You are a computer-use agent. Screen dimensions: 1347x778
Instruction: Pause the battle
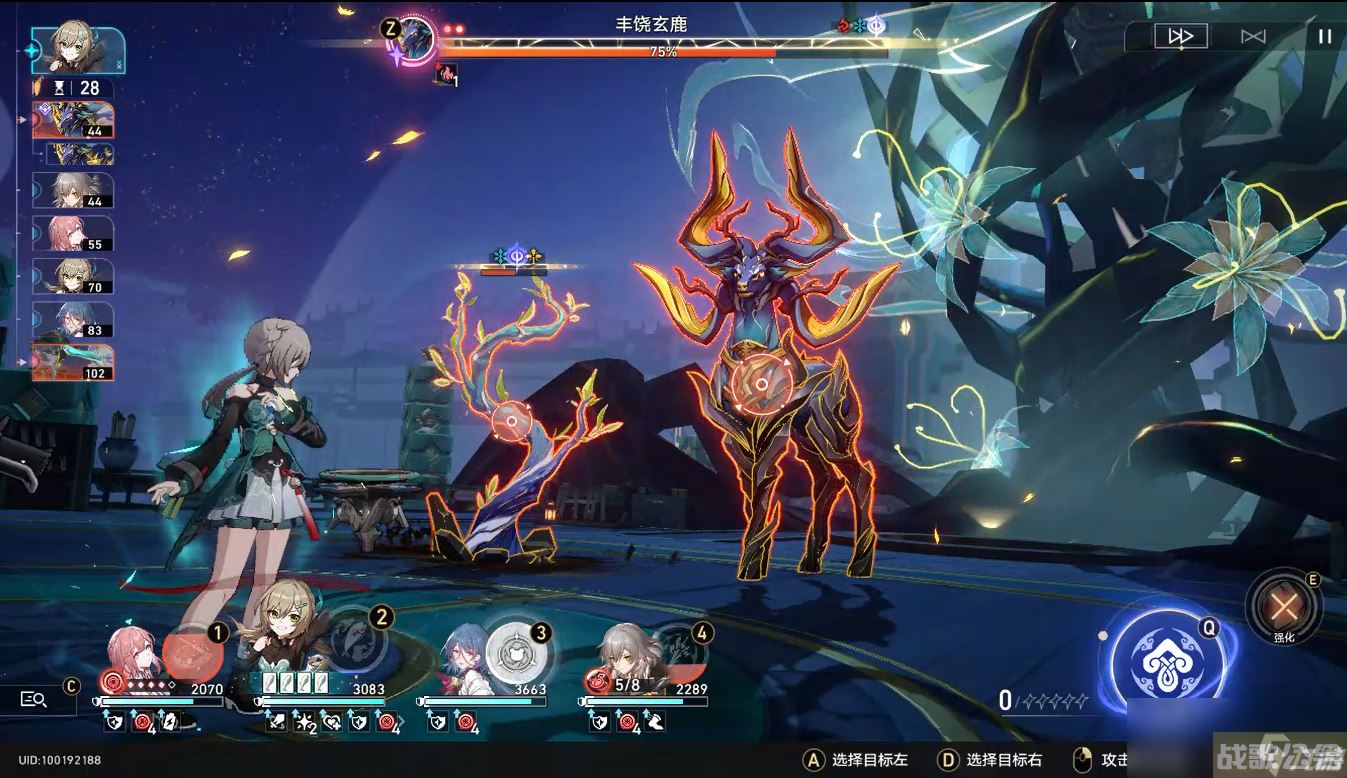click(x=1324, y=36)
